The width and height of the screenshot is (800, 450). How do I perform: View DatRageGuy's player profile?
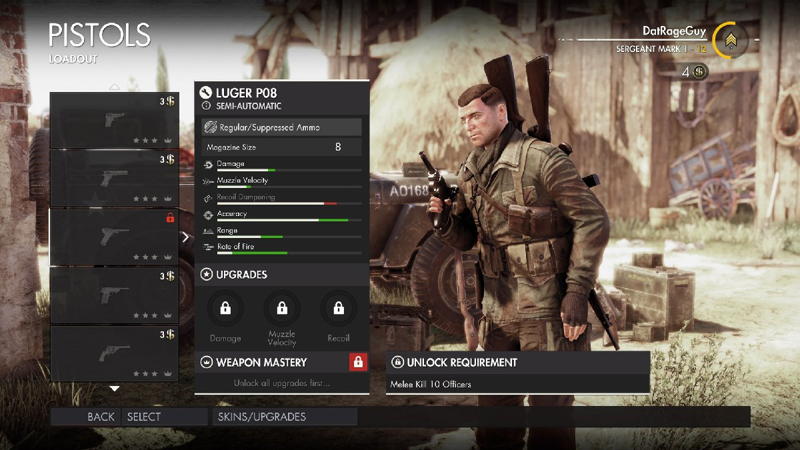pyautogui.click(x=675, y=32)
